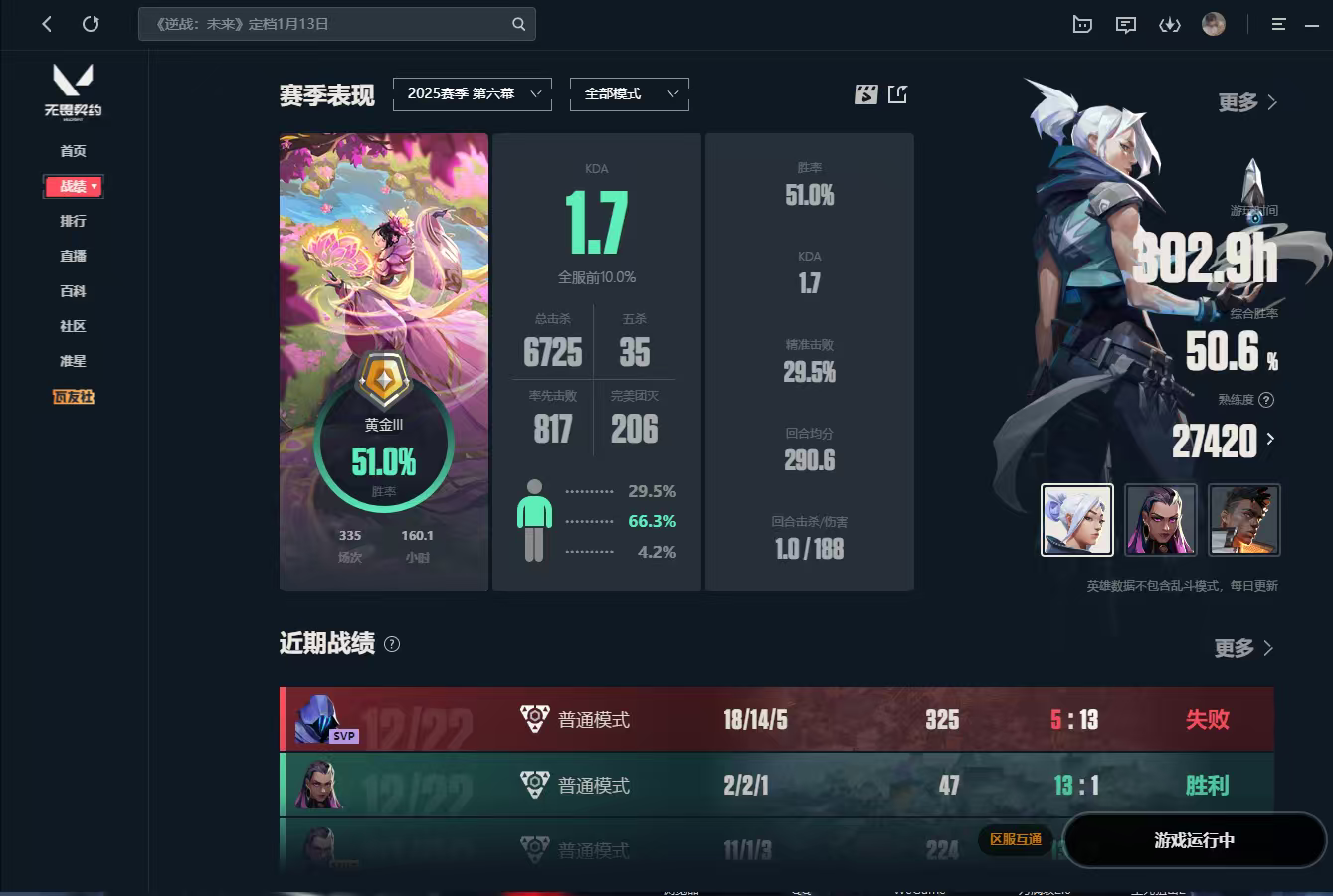Click the download manager icon in top bar
Image resolution: width=1333 pixels, height=896 pixels.
point(1169,24)
